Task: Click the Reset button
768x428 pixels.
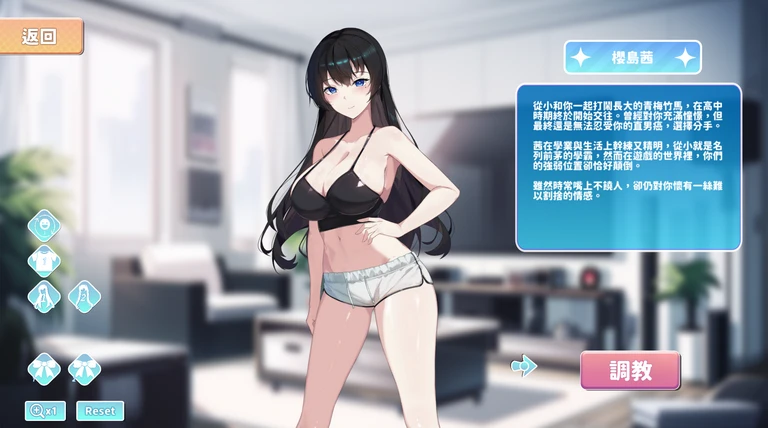Action: [x=100, y=410]
